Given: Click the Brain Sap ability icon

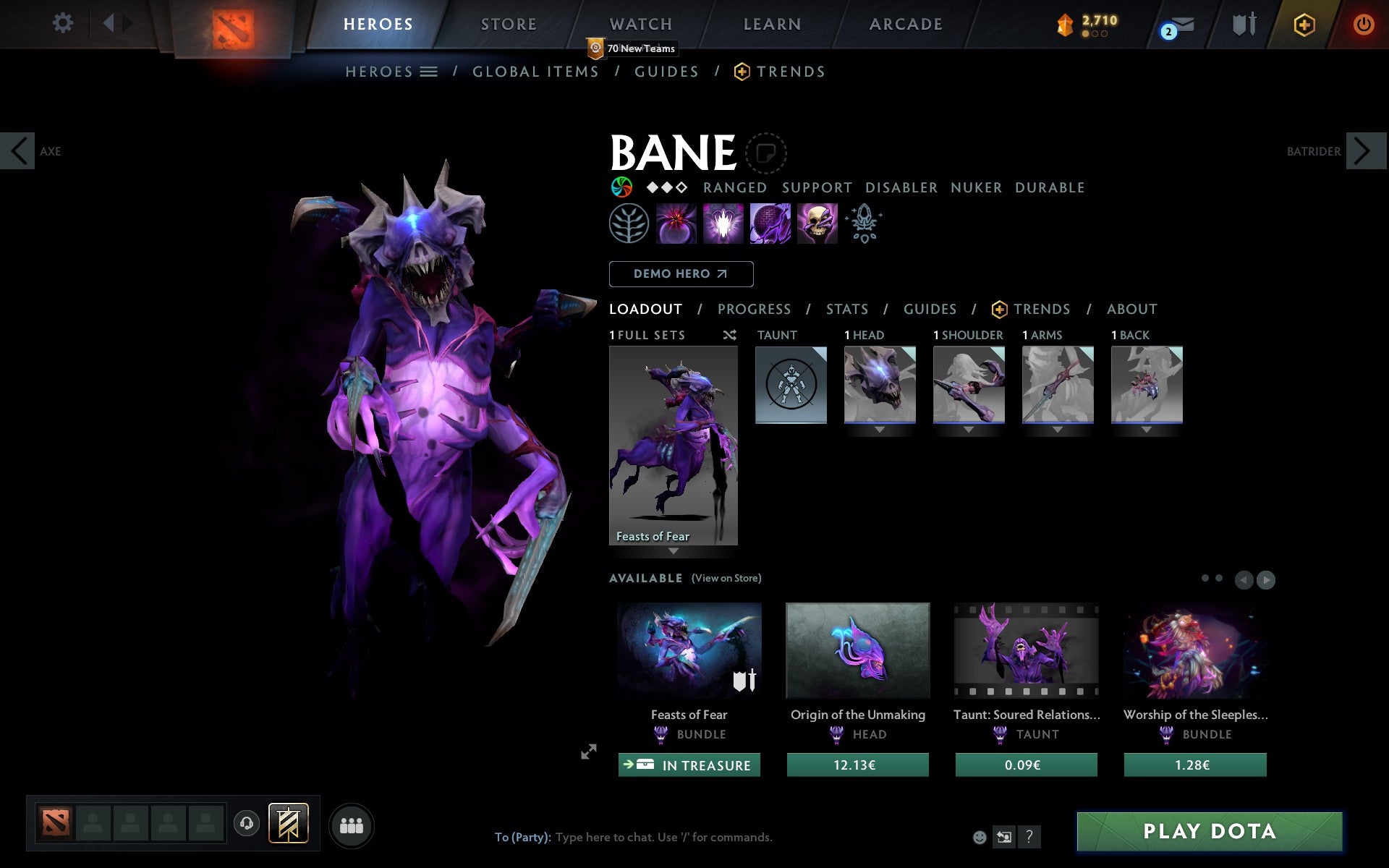Looking at the screenshot, I should click(721, 223).
